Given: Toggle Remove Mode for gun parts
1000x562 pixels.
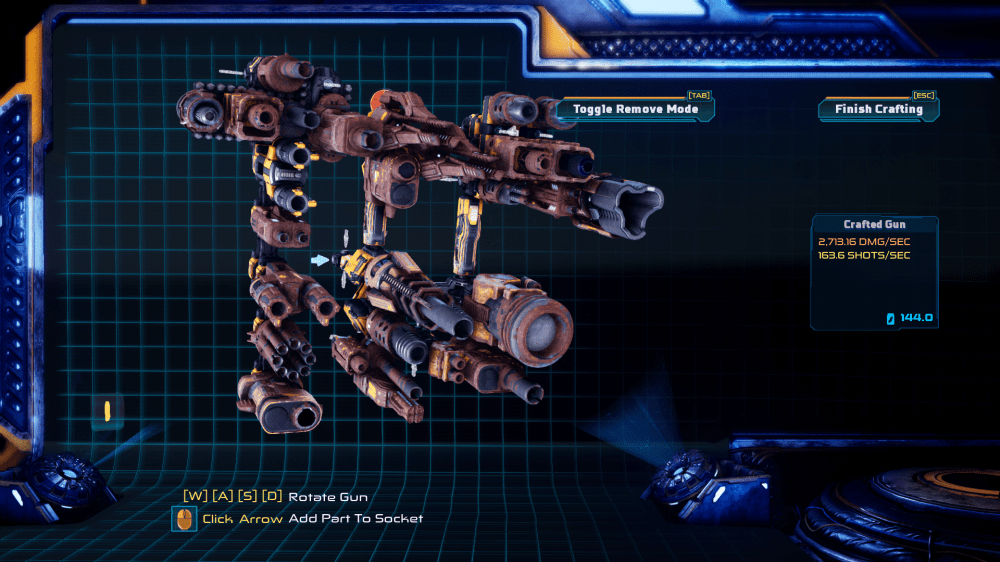Looking at the screenshot, I should tap(635, 109).
